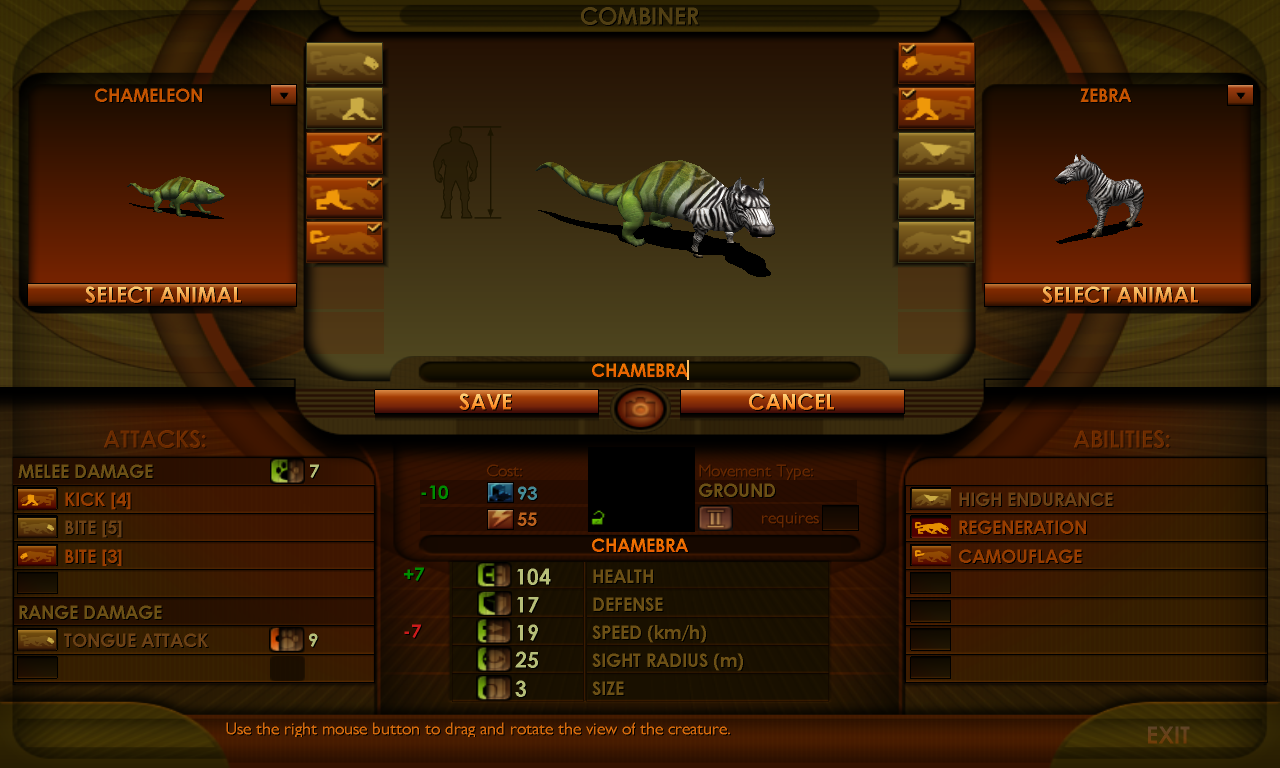Select a different animal replacing Zebra
The width and height of the screenshot is (1280, 768).
point(1118,295)
